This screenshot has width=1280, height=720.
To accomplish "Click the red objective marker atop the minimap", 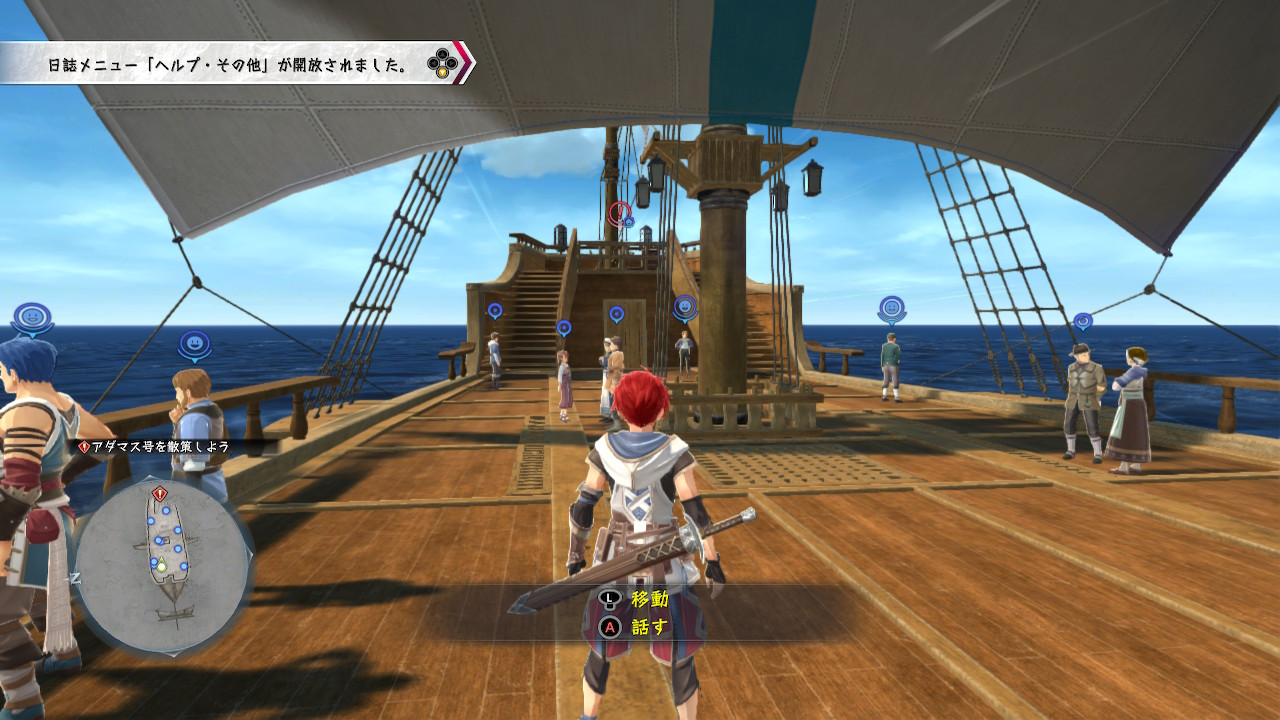I will [159, 494].
